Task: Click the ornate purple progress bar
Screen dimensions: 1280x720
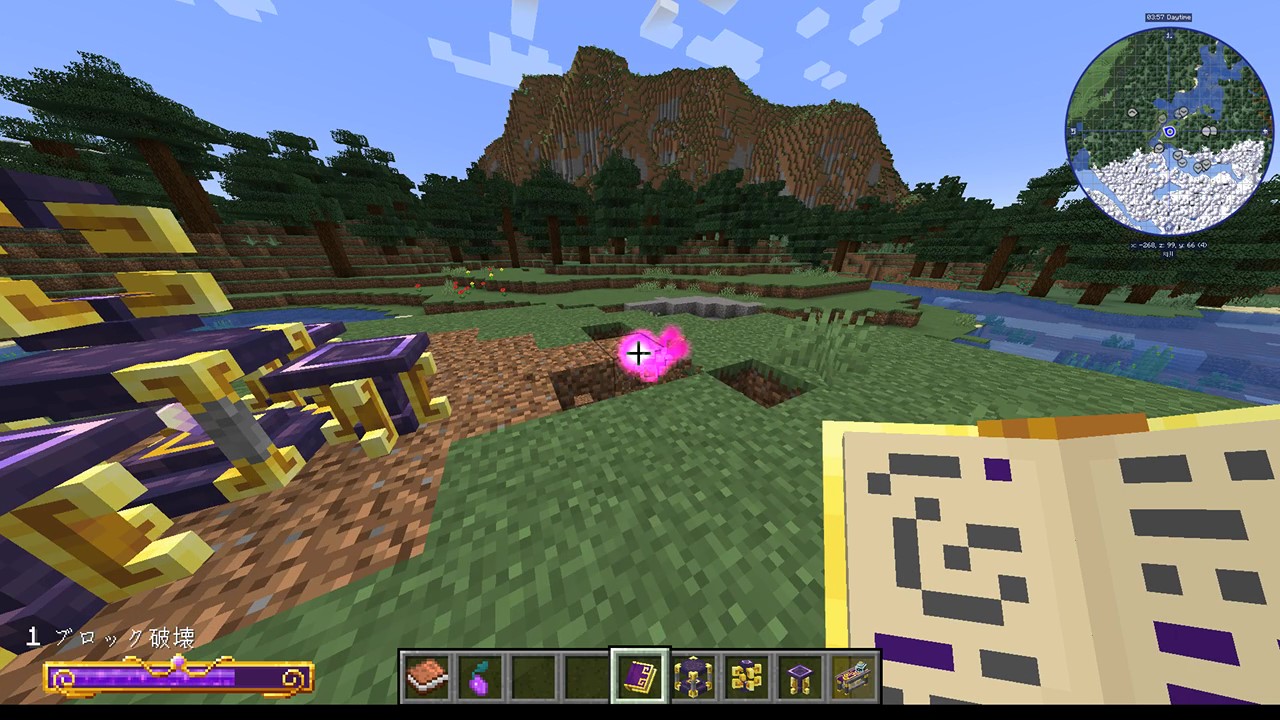Action: [x=180, y=675]
